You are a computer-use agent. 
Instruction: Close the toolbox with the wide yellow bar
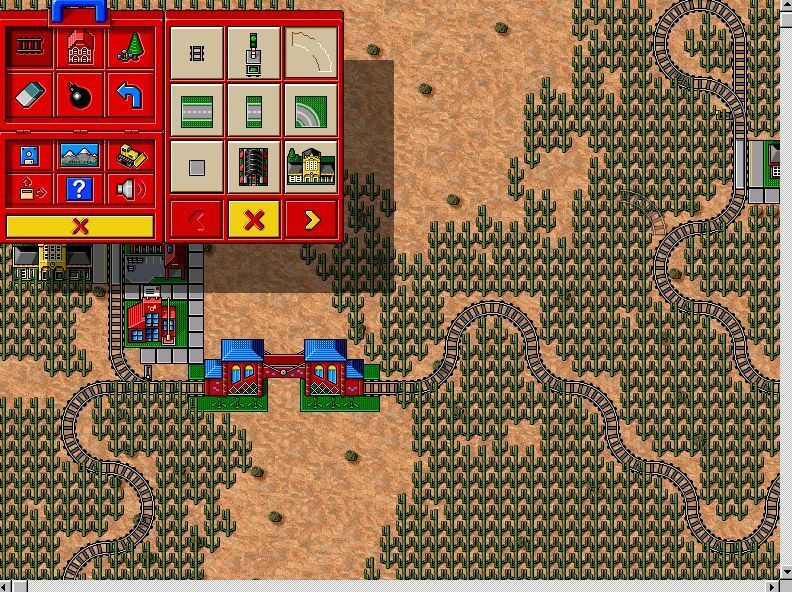(x=80, y=226)
